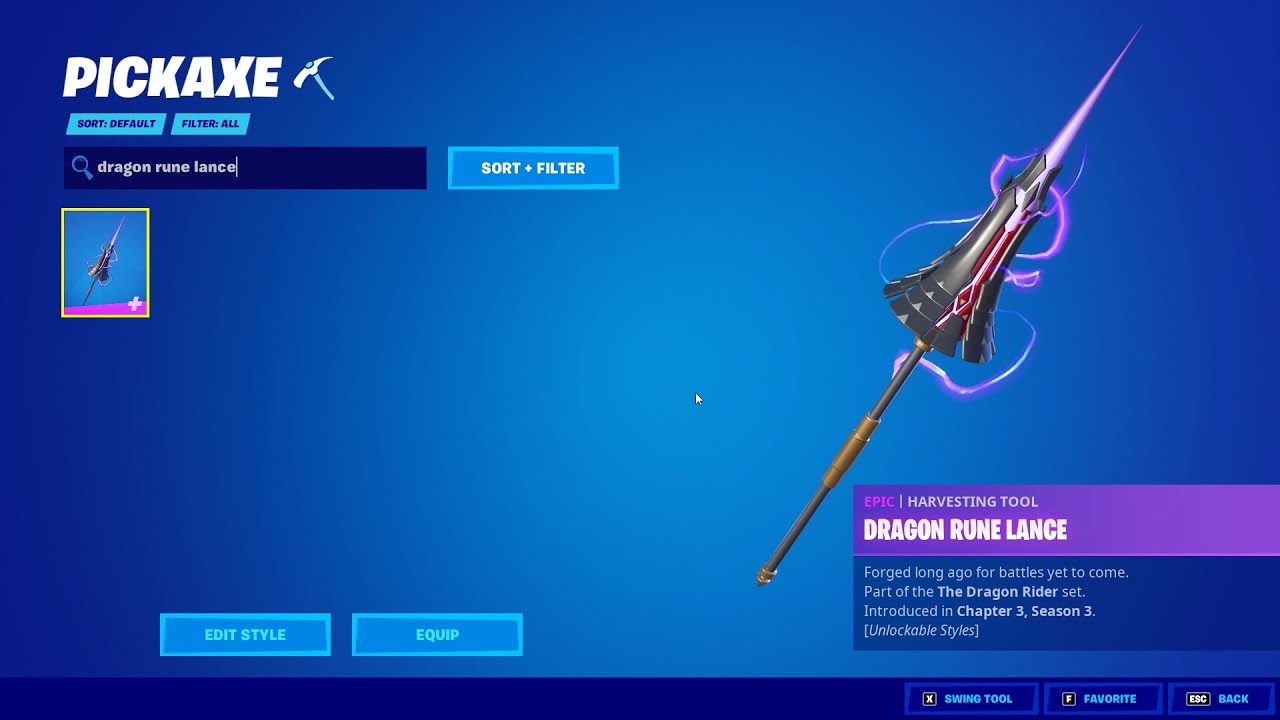Toggle Favorite for the Dragon Rune Lance
1280x720 pixels.
[x=1103, y=698]
